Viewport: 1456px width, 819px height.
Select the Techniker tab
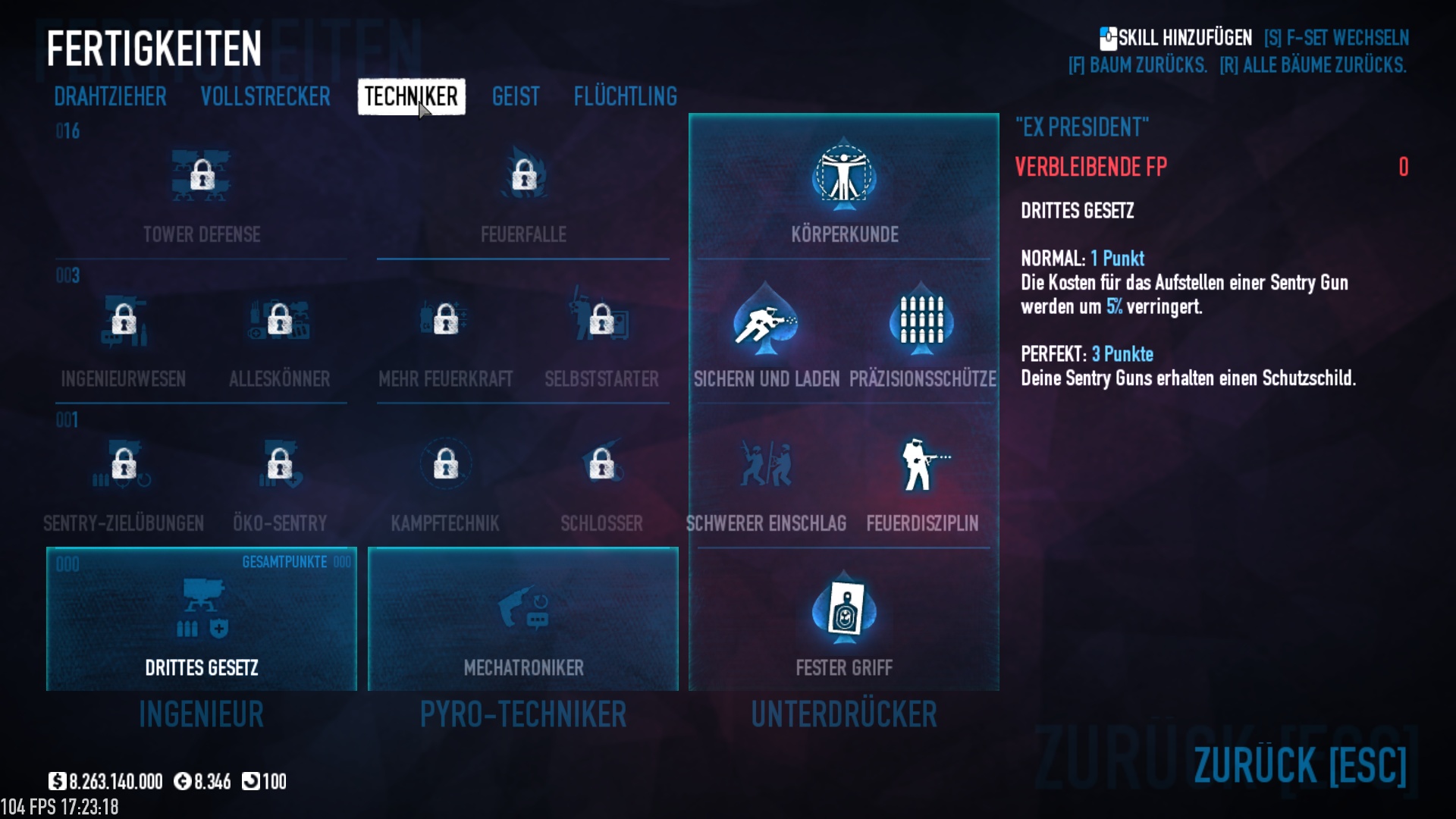411,97
